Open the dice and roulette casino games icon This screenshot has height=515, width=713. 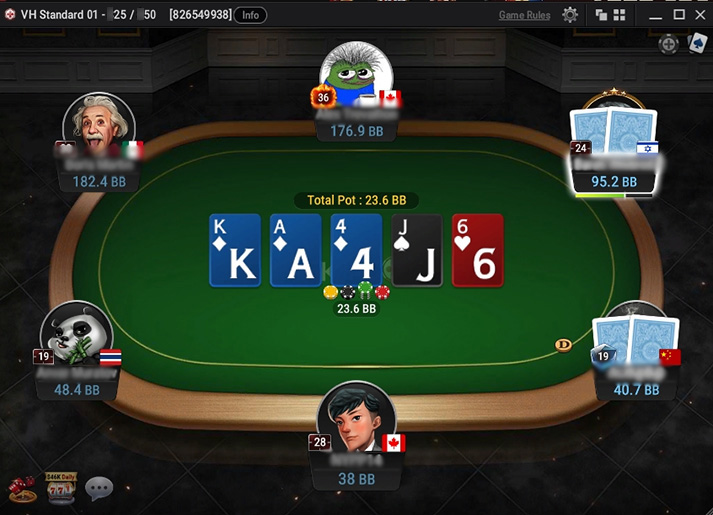20,488
